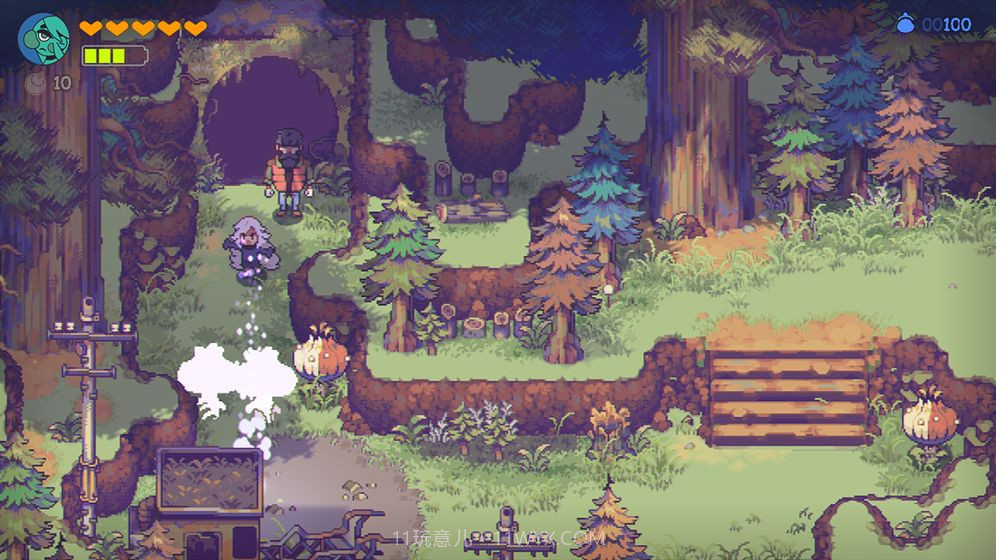996x560 pixels.
Task: Select the crescent moon counter icon
Action: (x=37, y=83)
